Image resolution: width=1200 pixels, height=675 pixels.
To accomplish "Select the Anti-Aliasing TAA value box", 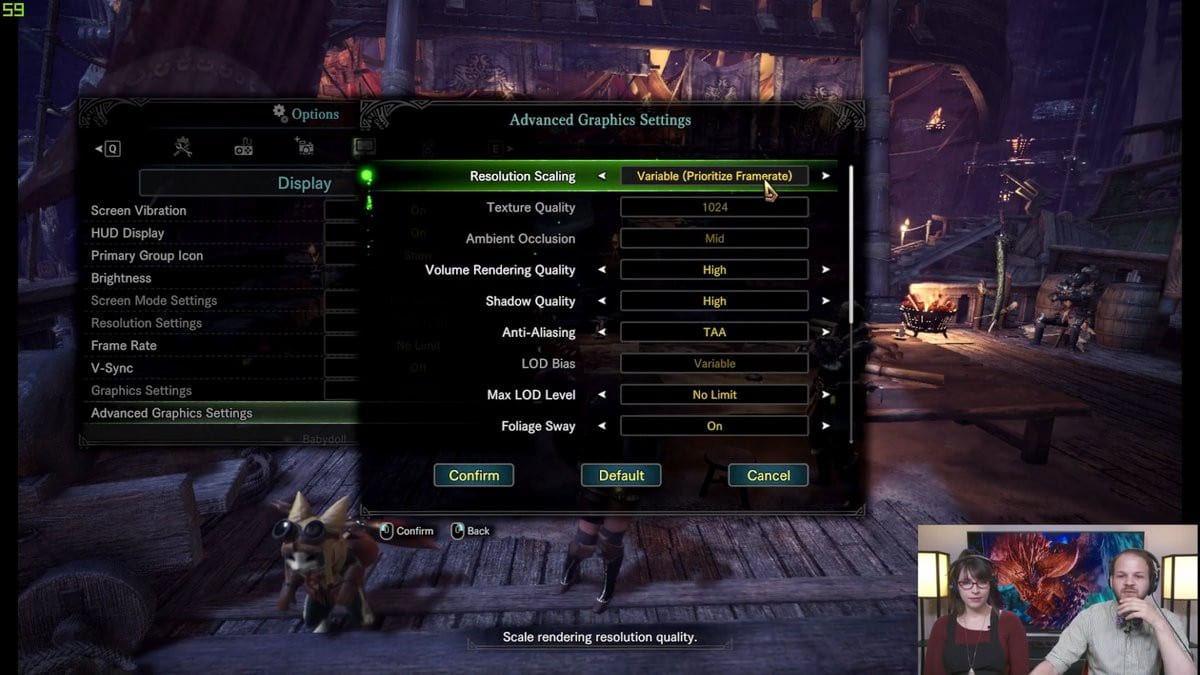I will coord(714,332).
